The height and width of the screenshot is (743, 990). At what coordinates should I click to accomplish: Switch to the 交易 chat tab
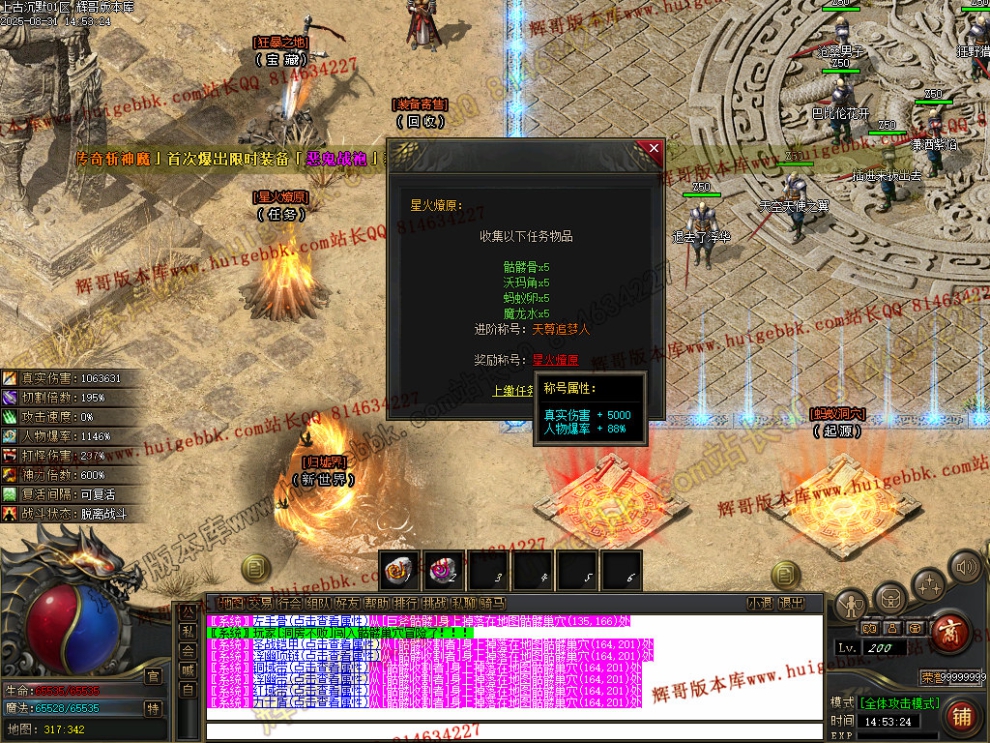260,604
